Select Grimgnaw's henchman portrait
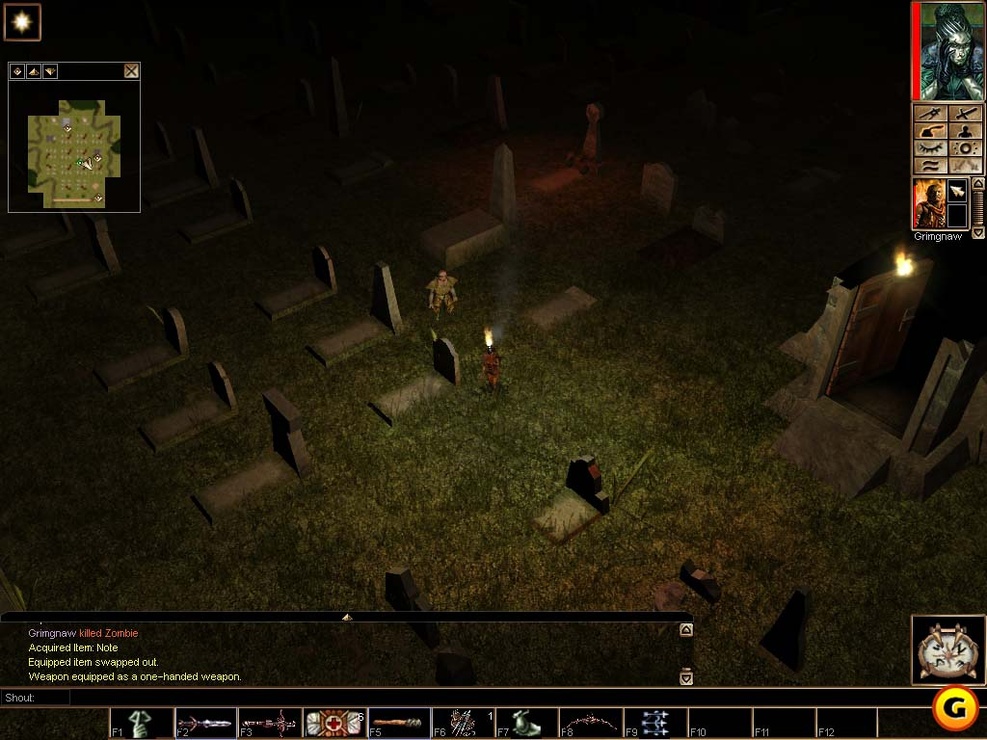This screenshot has width=987, height=740. coord(928,204)
